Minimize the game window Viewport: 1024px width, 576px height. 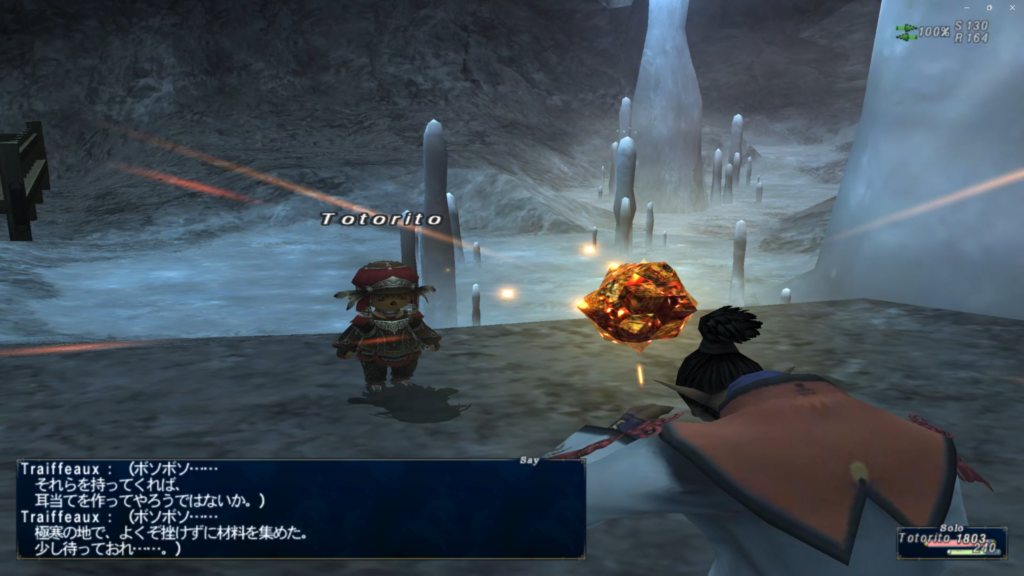point(965,6)
